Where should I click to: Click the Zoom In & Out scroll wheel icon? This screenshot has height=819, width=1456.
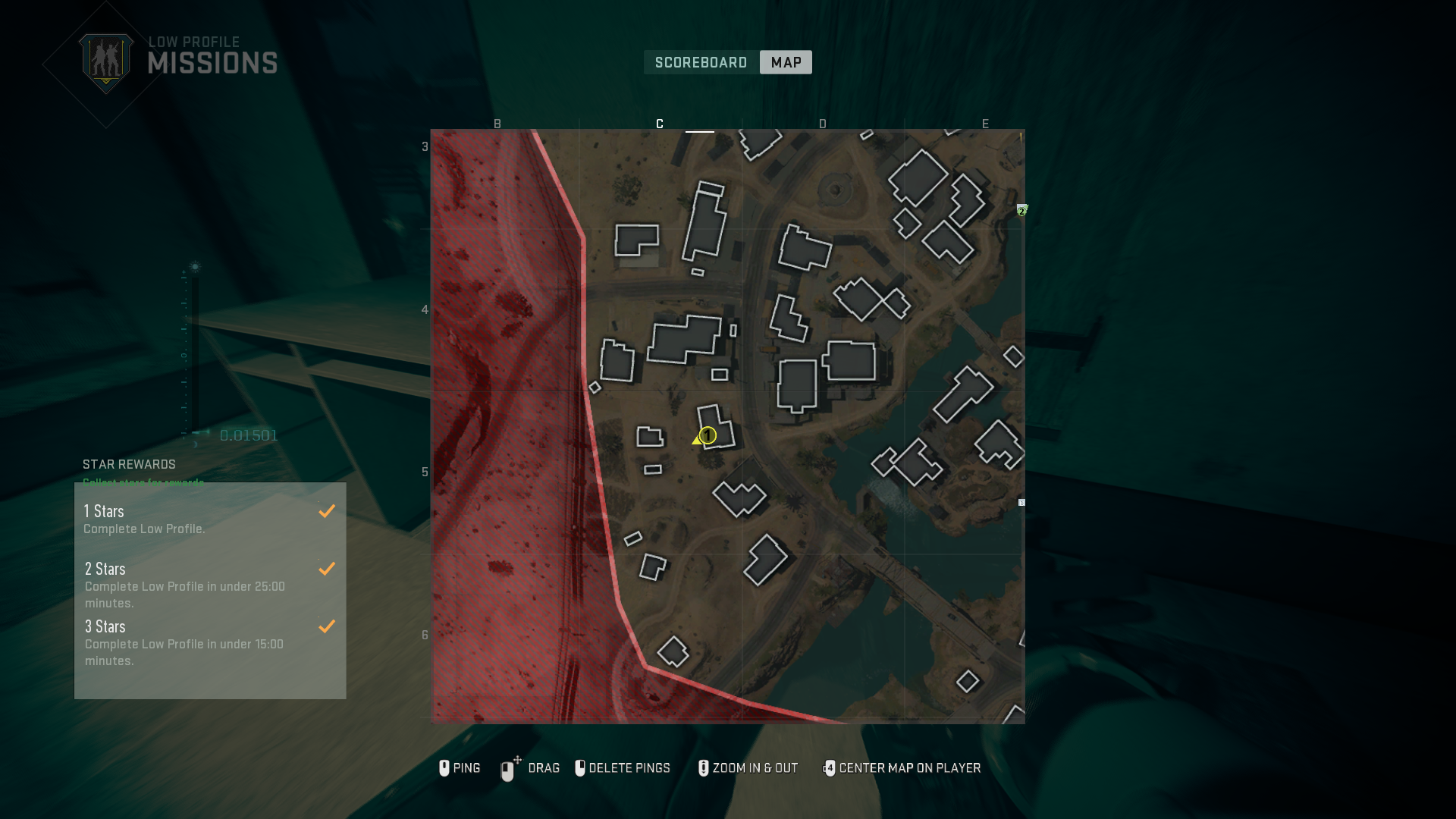click(x=703, y=768)
